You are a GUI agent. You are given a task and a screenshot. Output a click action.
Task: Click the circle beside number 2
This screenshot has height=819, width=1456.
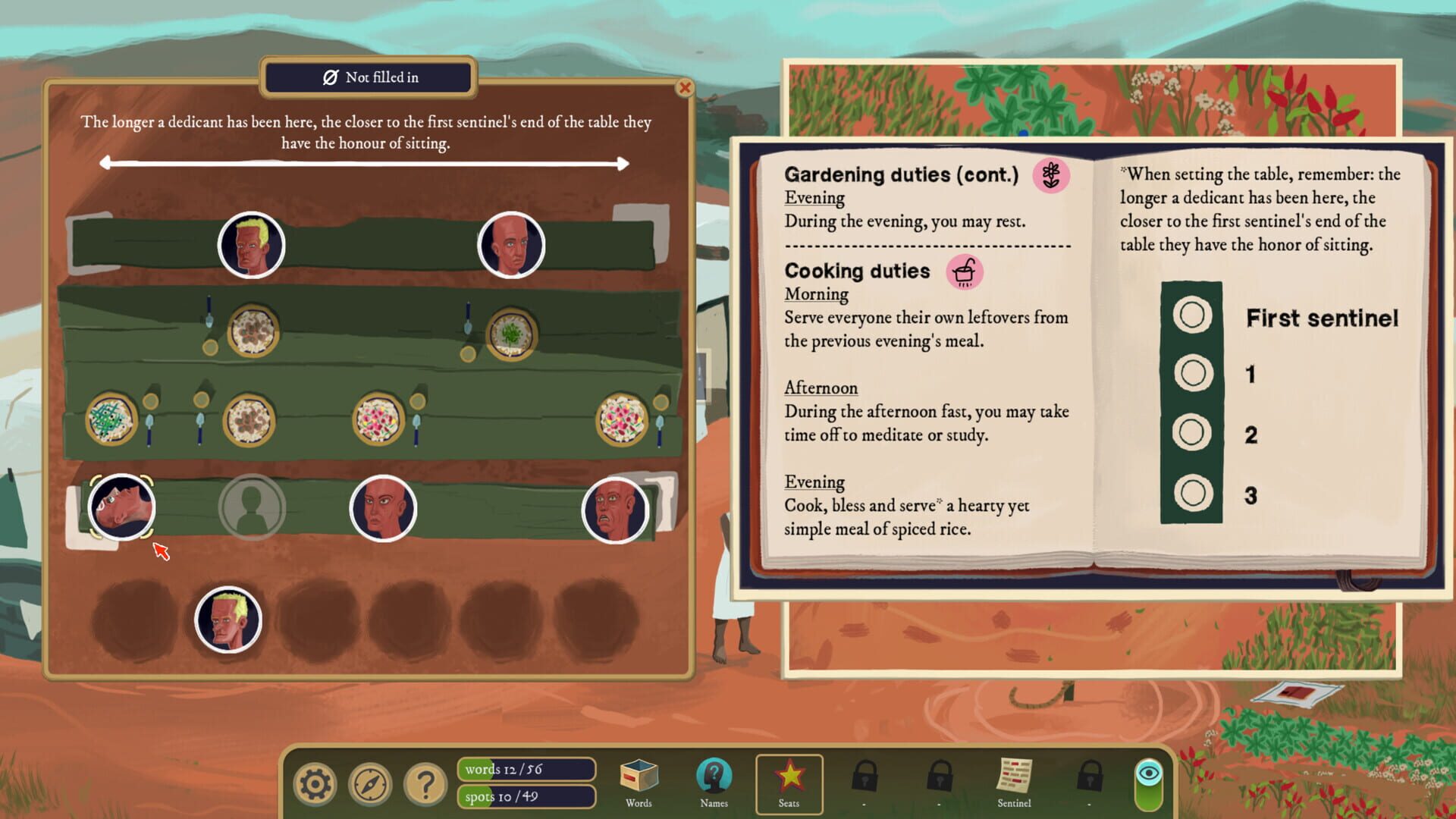pyautogui.click(x=1191, y=433)
